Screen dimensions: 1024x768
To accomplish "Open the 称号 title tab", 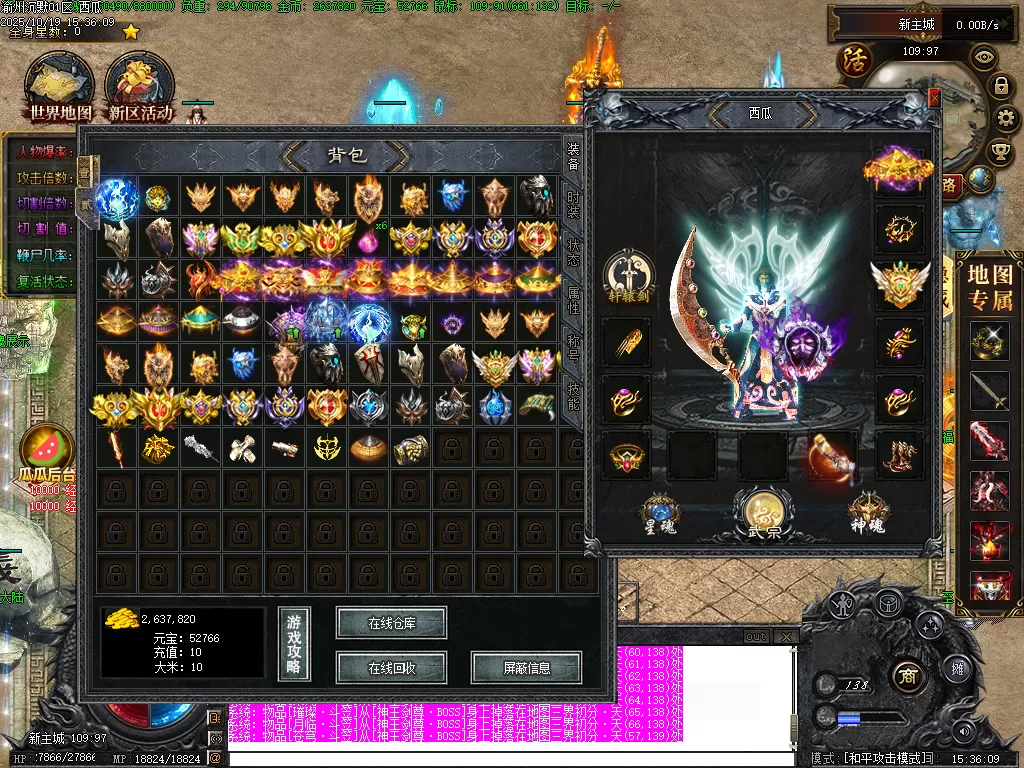I will click(x=573, y=347).
